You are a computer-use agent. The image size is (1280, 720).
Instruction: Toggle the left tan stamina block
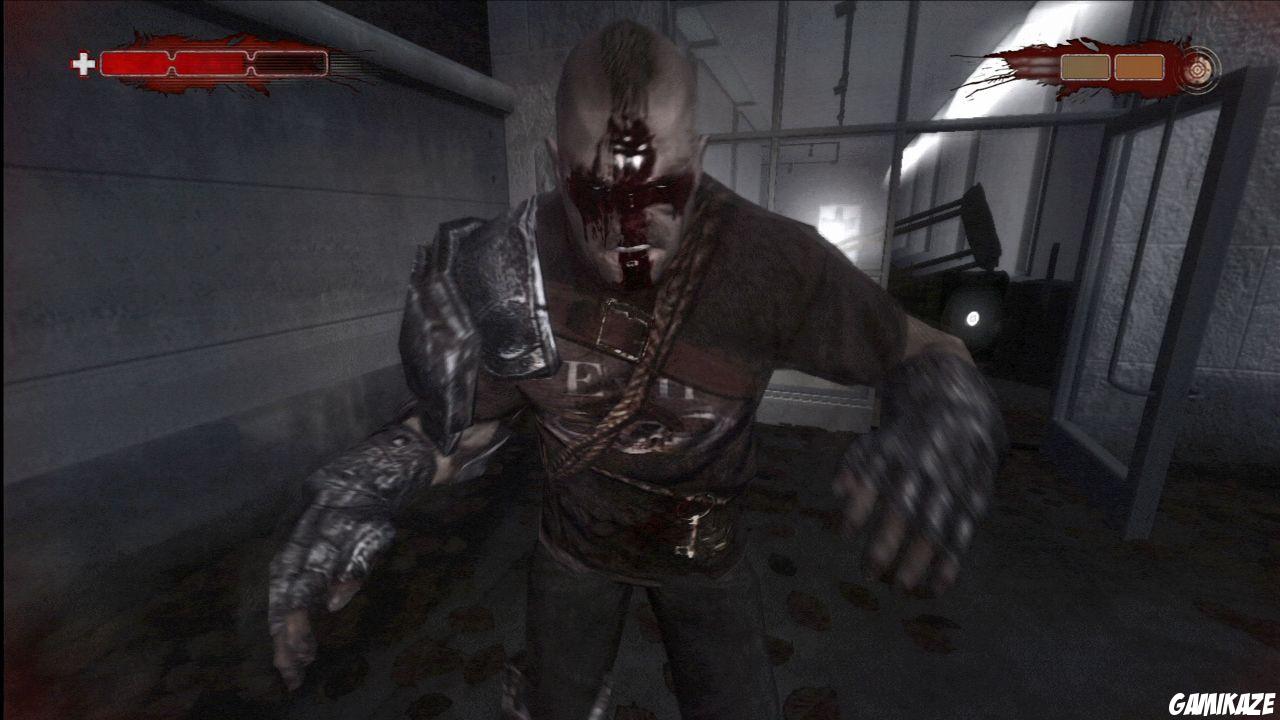click(x=1085, y=66)
